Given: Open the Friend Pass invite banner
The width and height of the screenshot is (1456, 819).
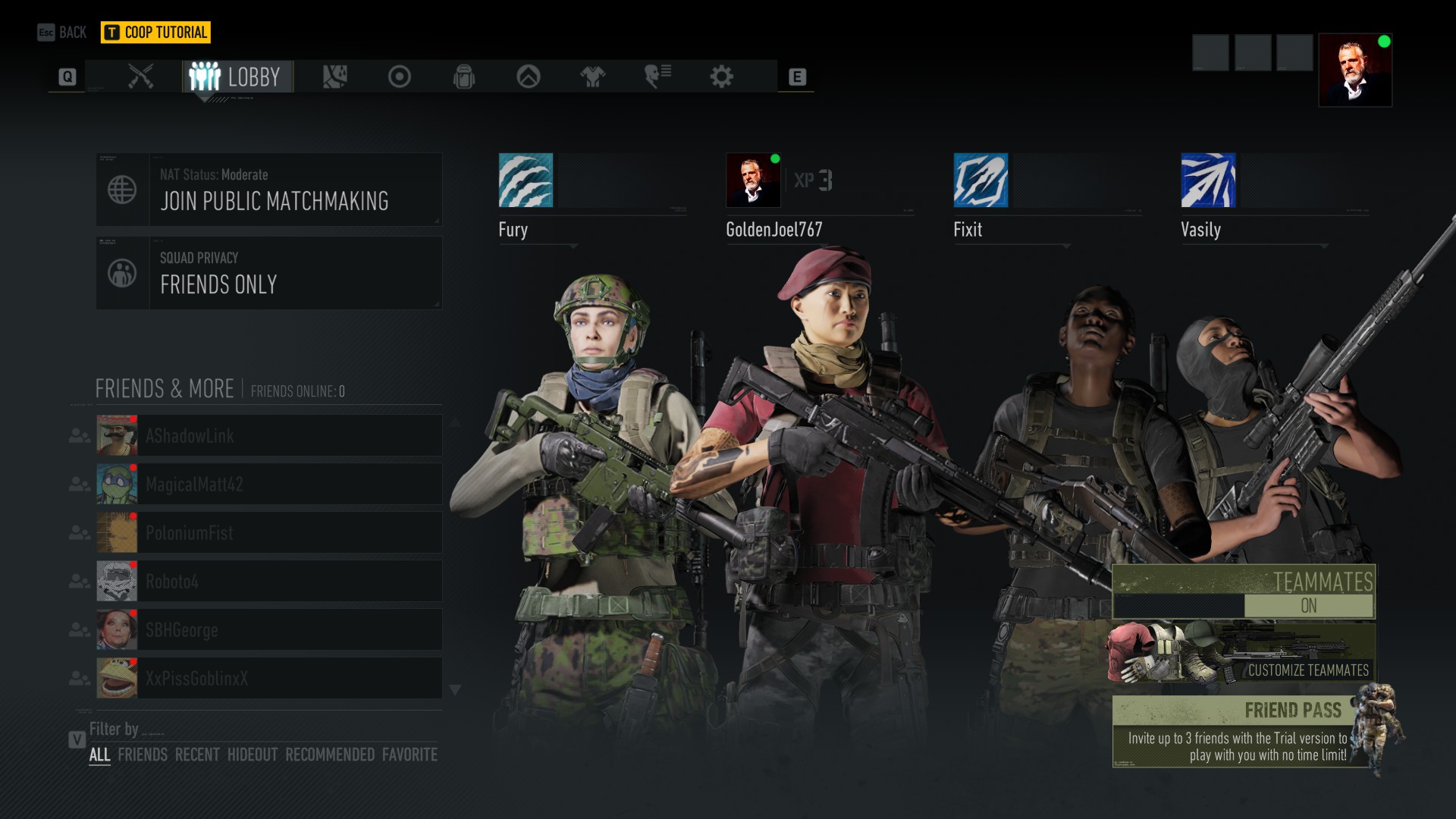Looking at the screenshot, I should pyautogui.click(x=1244, y=732).
